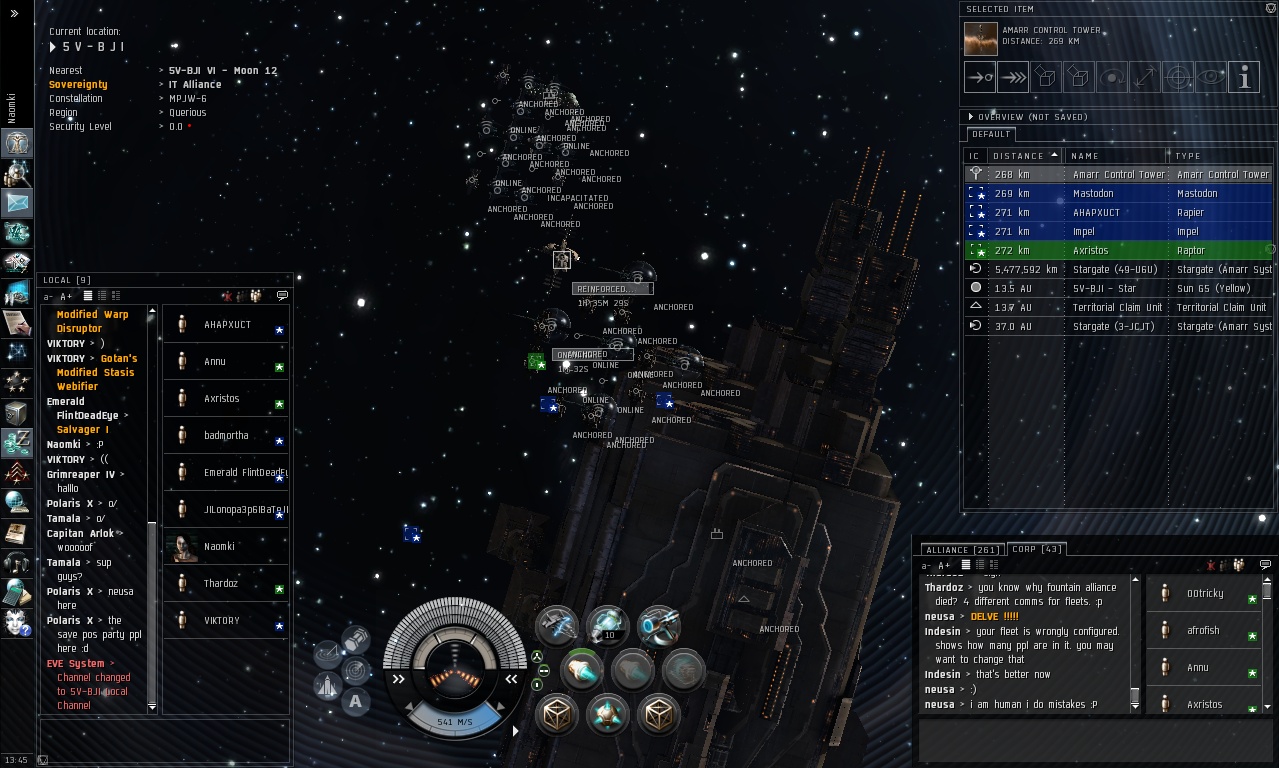This screenshot has width=1279, height=768.
Task: Select Thardoz in the Local member list
Action: [221, 584]
